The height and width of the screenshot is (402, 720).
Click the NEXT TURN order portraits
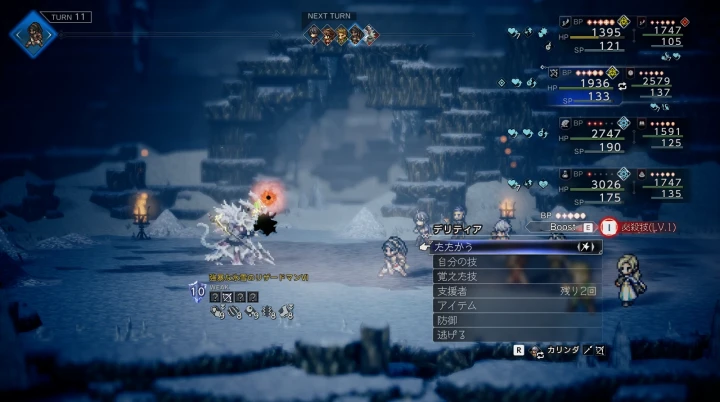coord(341,35)
